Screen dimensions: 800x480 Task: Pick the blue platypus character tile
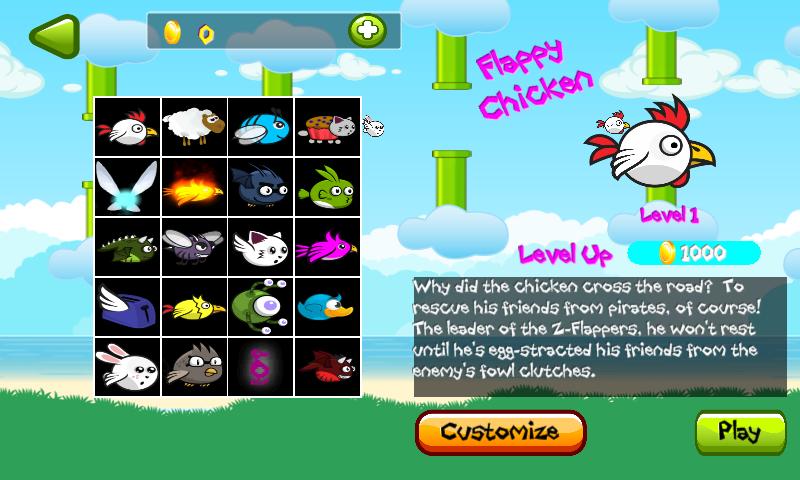[326, 307]
